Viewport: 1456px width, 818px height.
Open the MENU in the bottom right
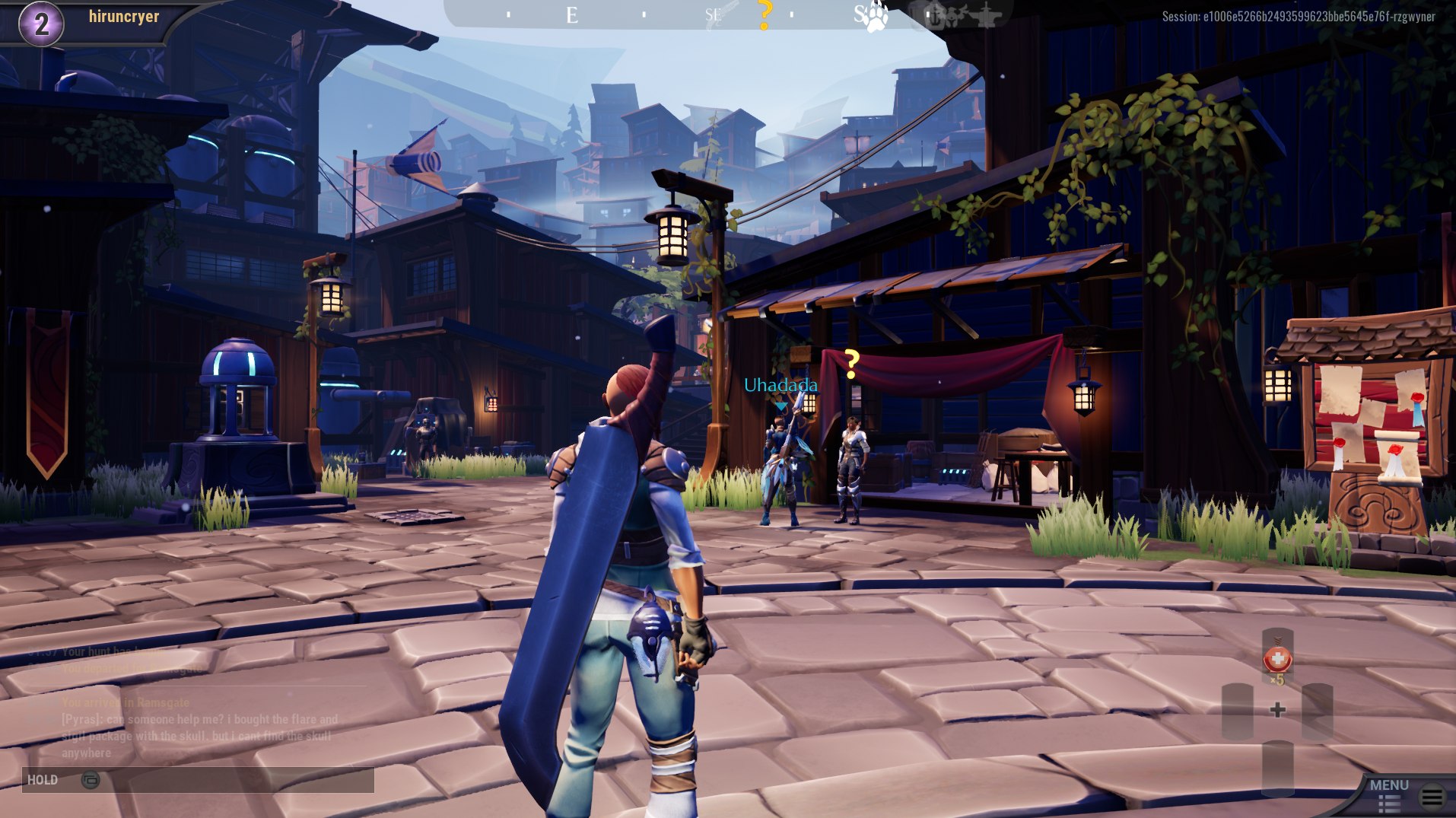pyautogui.click(x=1391, y=785)
